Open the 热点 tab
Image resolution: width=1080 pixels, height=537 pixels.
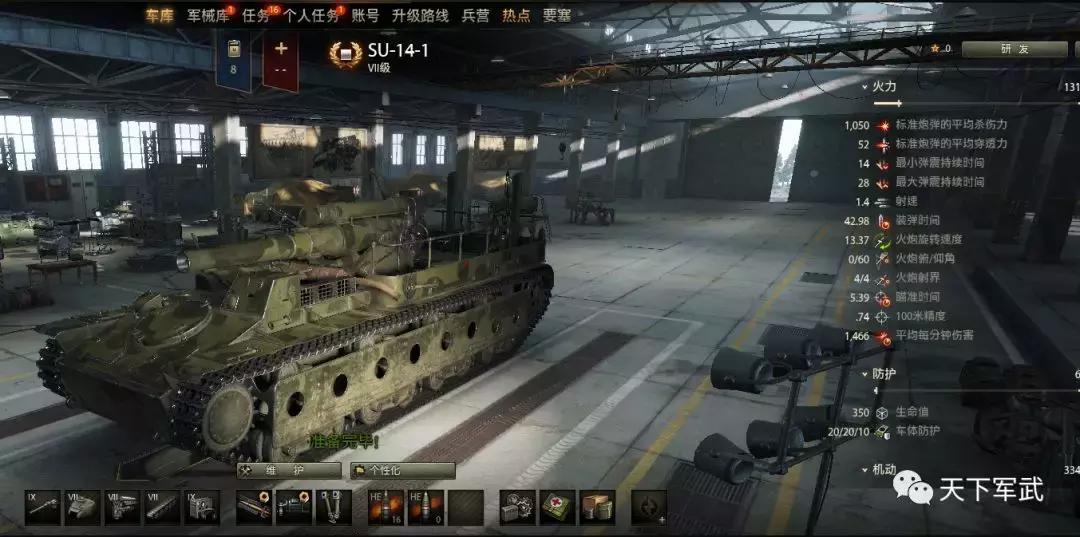516,16
